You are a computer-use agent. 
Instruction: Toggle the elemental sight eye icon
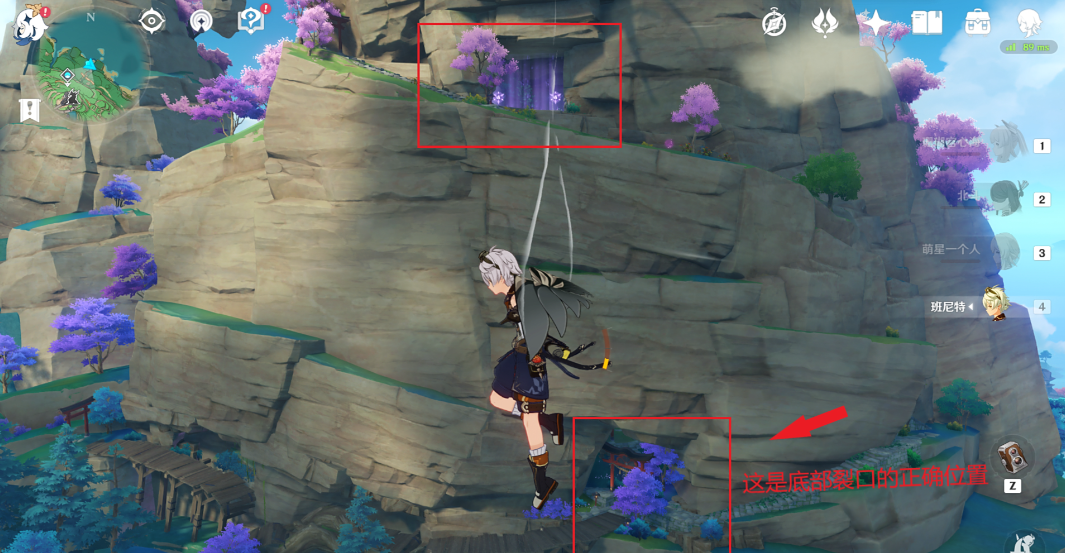pyautogui.click(x=152, y=21)
